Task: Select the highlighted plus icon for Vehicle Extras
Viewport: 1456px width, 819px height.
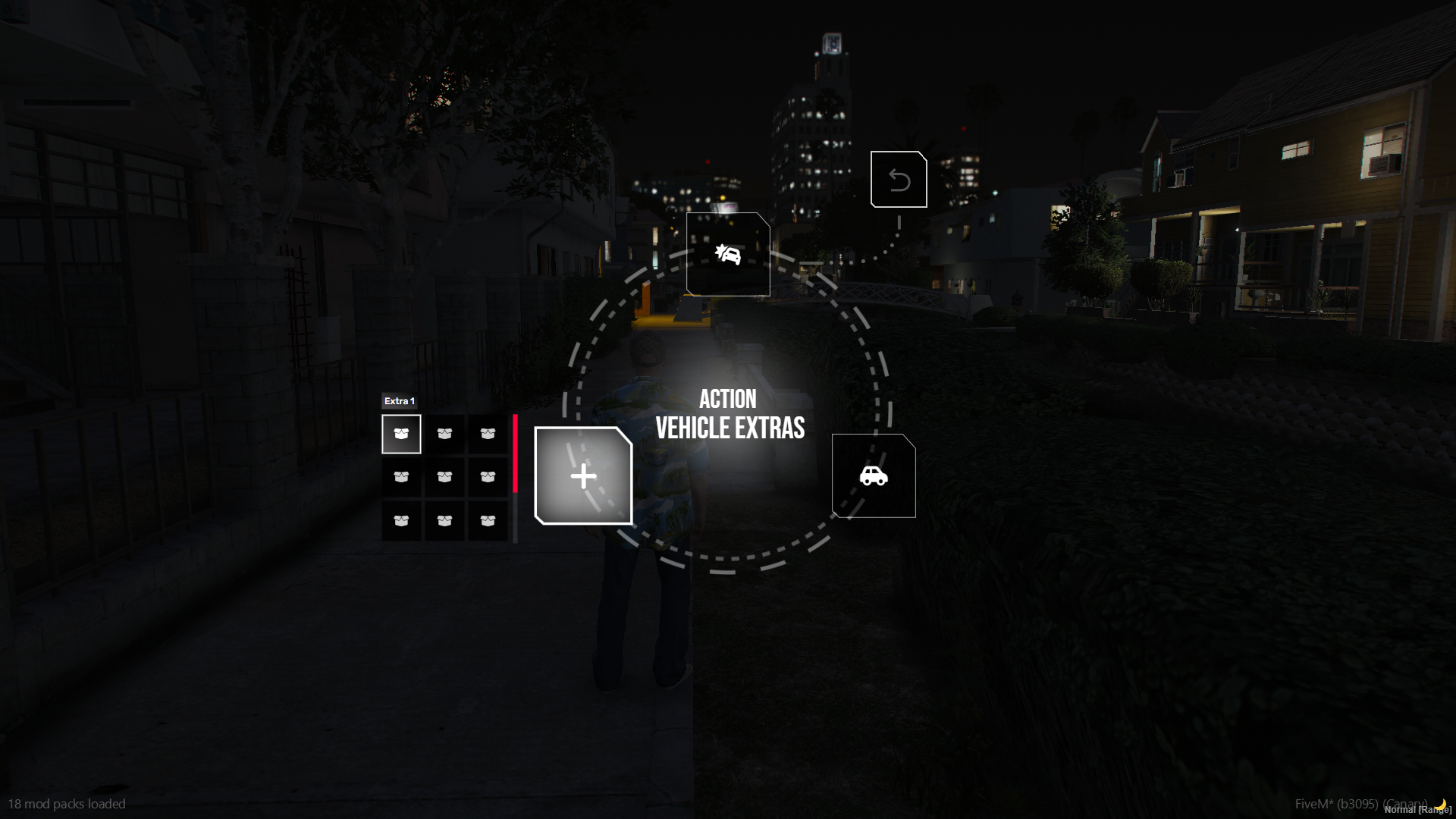Action: (x=582, y=476)
